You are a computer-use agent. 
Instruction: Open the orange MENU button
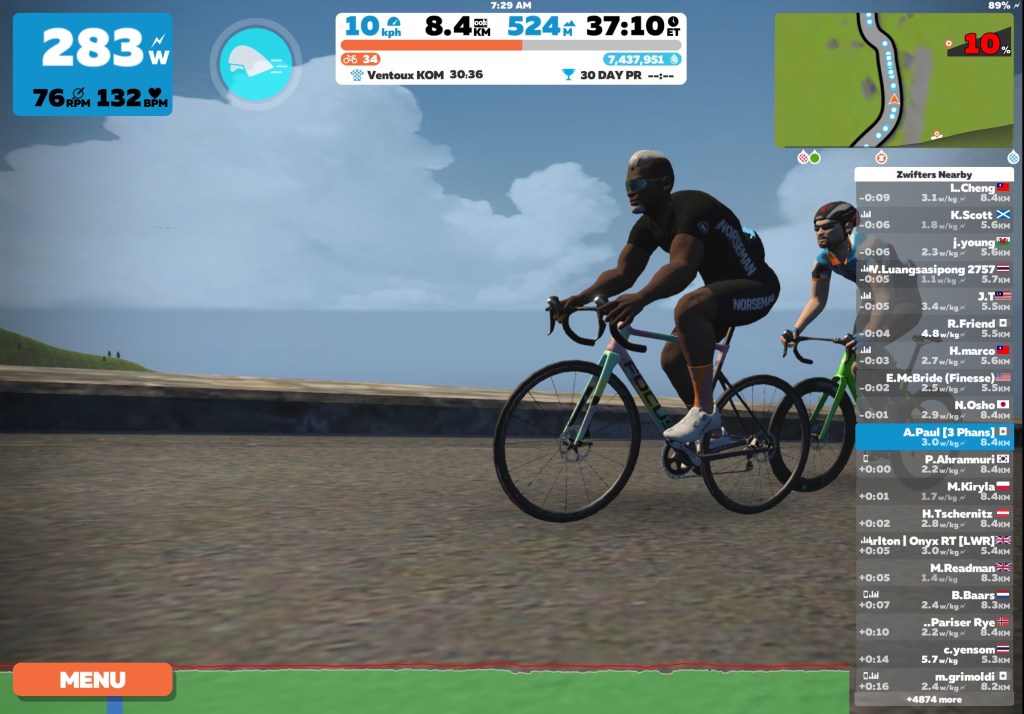[92, 680]
